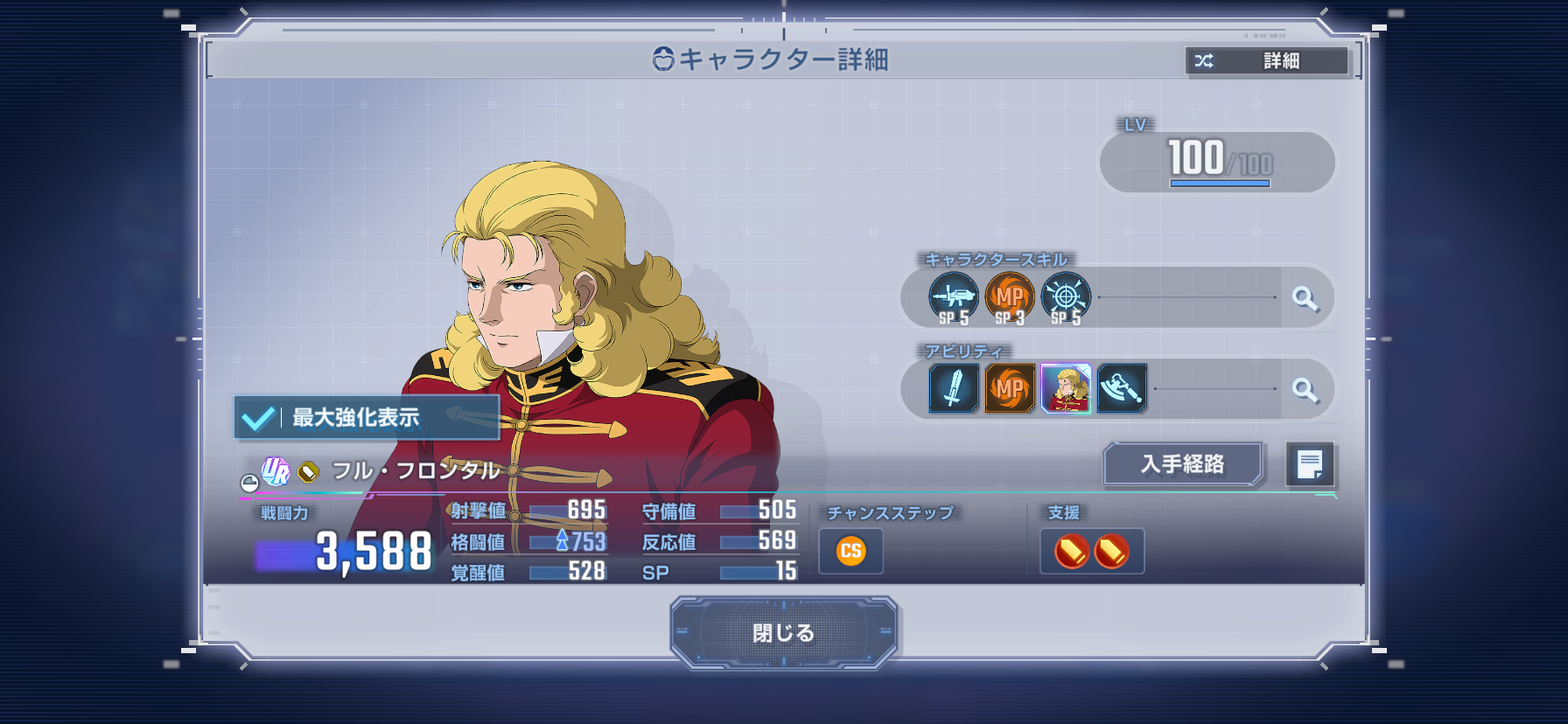Image resolution: width=1568 pixels, height=724 pixels.
Task: Inspect abilities with the magnifier
Action: tap(1305, 389)
